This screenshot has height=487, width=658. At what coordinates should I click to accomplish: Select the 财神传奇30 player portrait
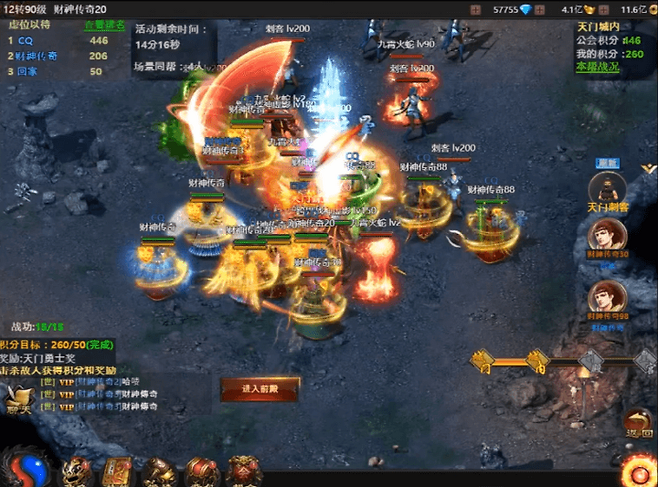(607, 238)
